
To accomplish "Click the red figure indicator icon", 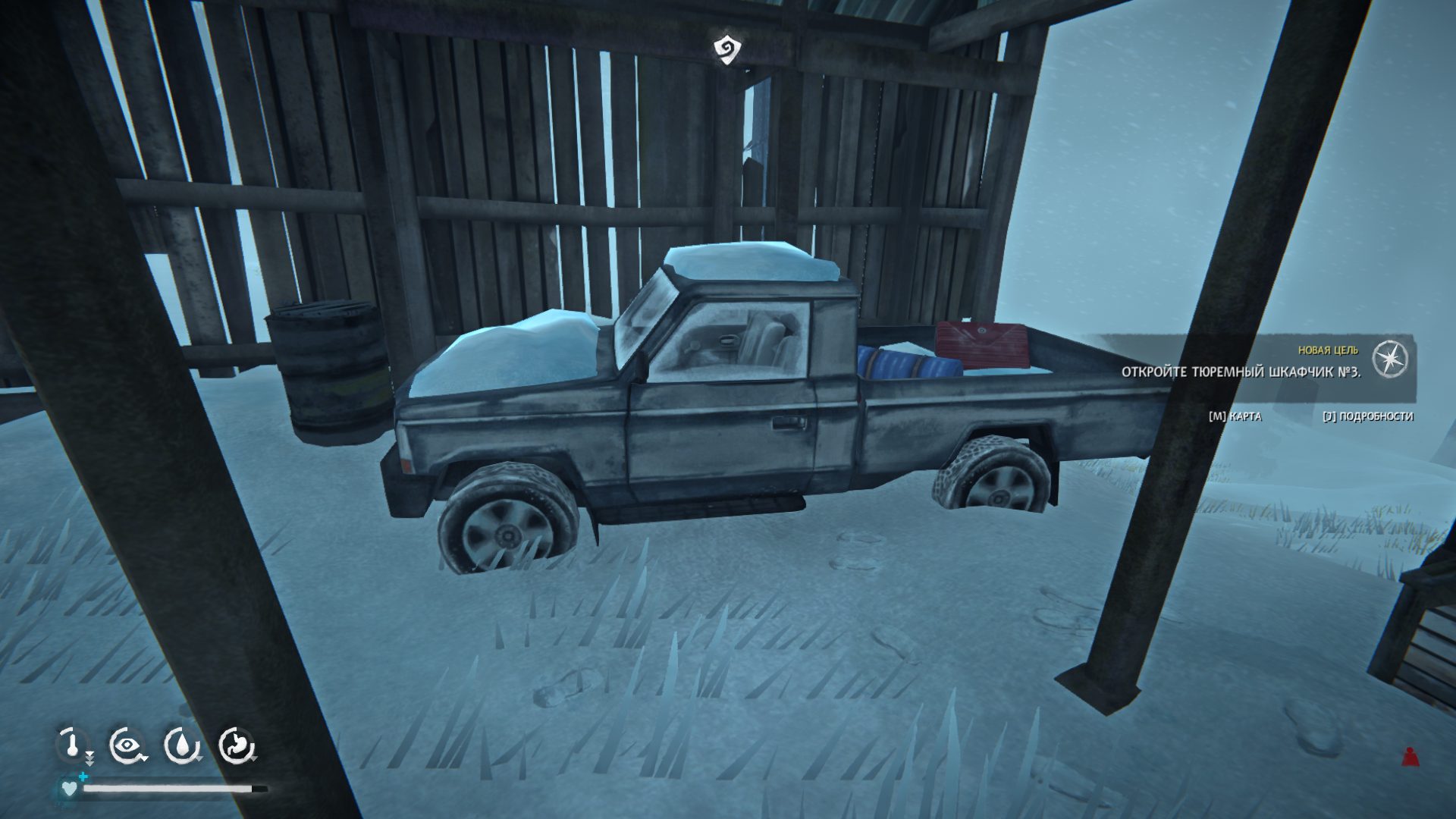I will pyautogui.click(x=1410, y=756).
